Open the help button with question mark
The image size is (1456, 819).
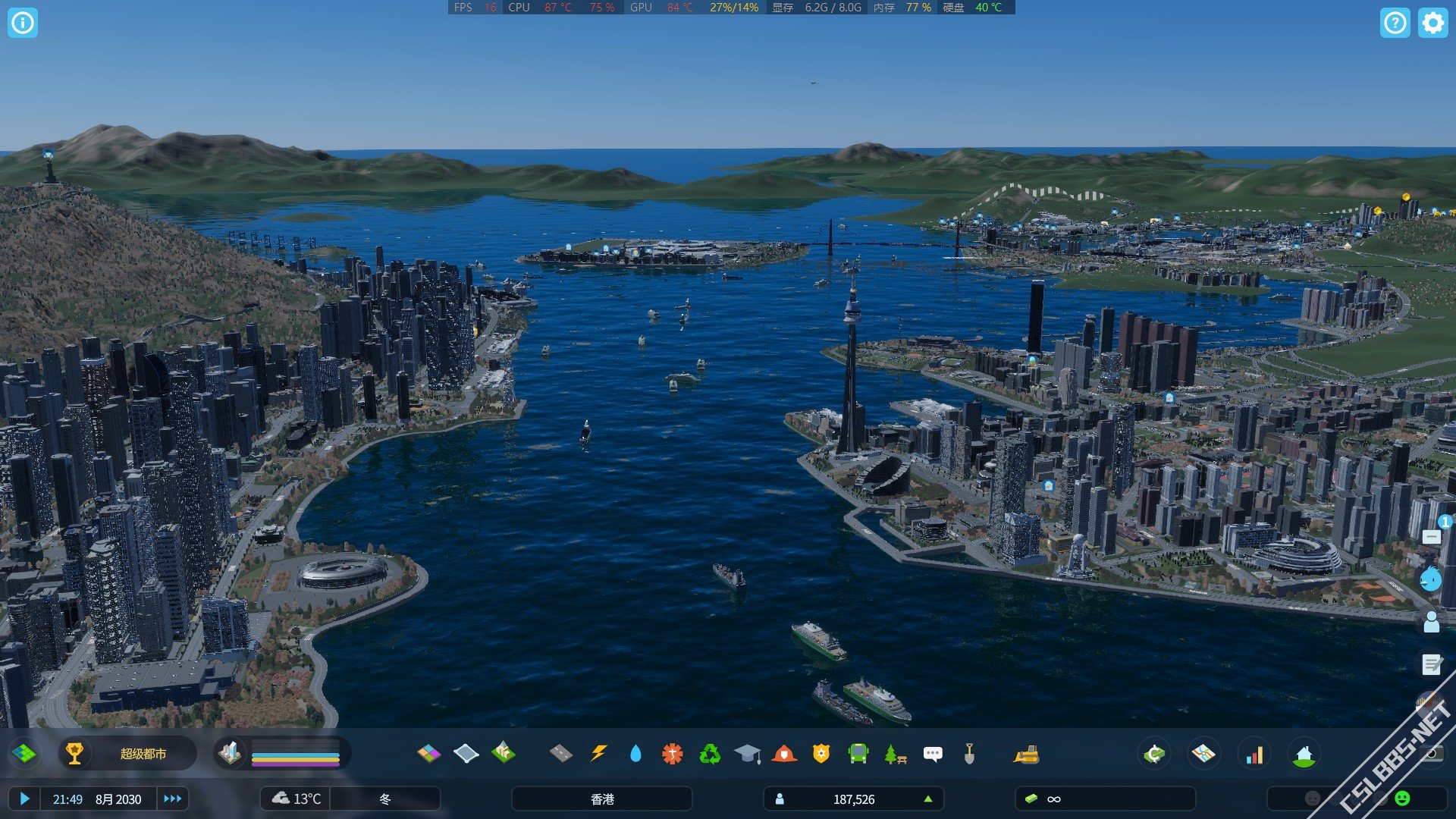(x=1395, y=23)
